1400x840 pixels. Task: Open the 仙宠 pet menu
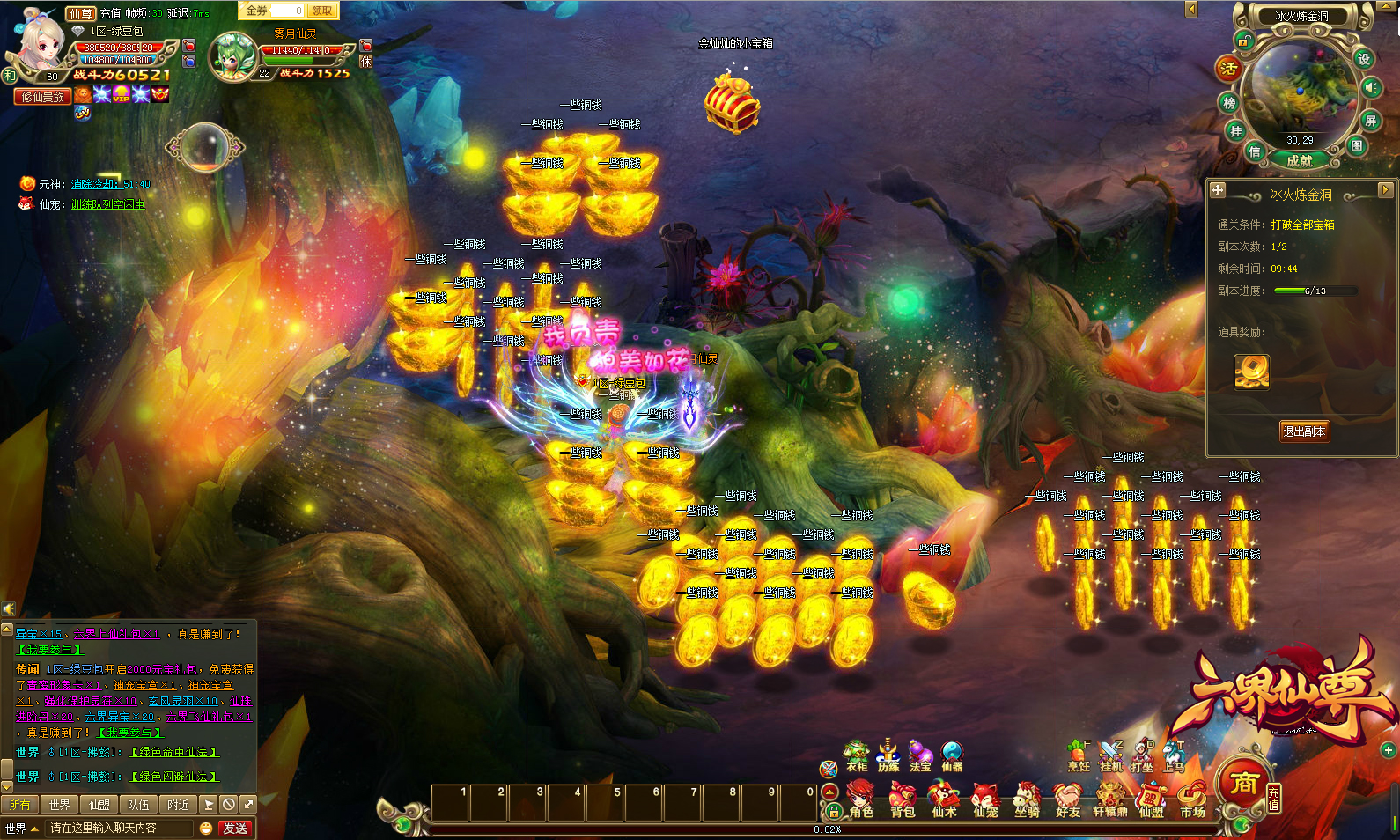985,801
